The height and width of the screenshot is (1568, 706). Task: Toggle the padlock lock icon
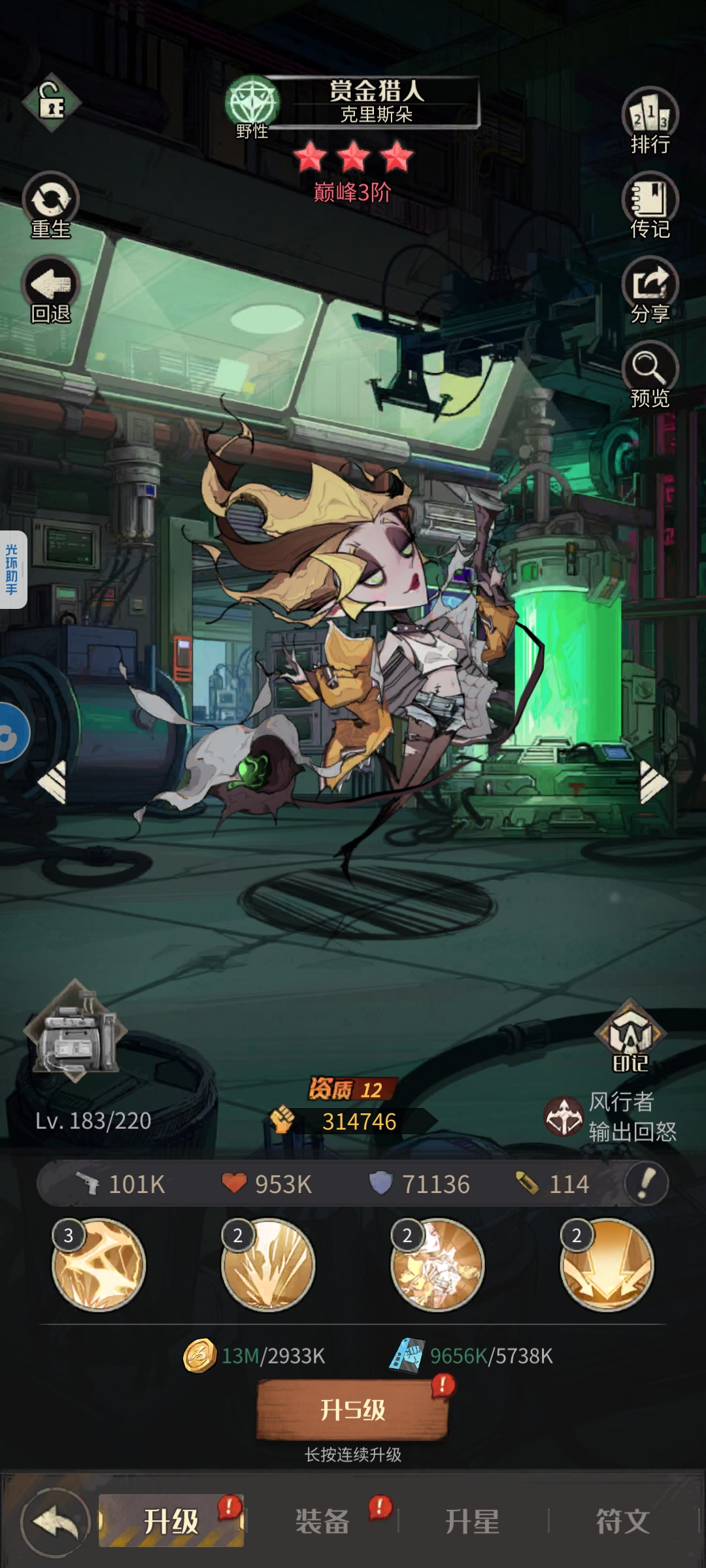pos(51,103)
